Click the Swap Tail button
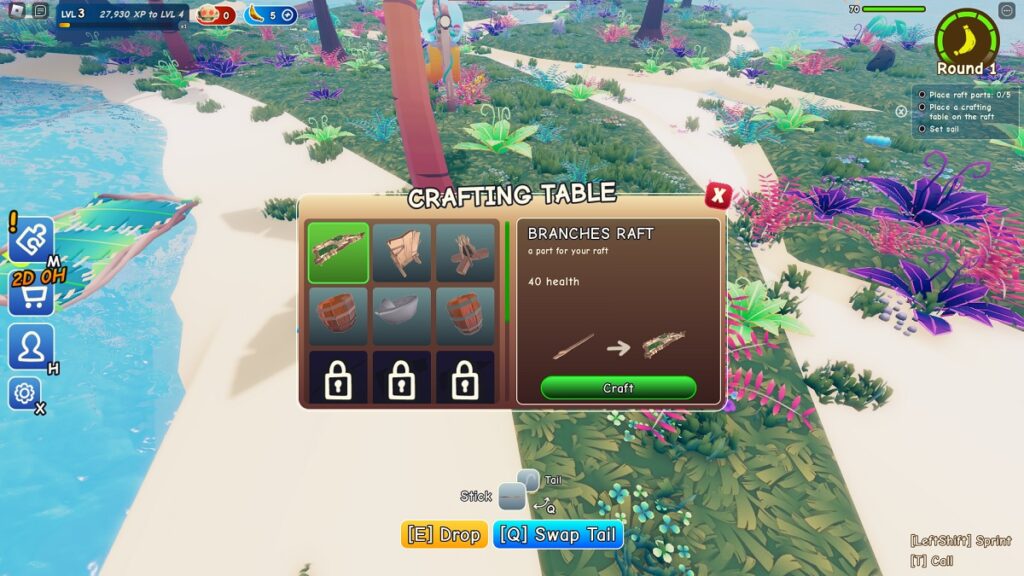The height and width of the screenshot is (576, 1024). [558, 535]
